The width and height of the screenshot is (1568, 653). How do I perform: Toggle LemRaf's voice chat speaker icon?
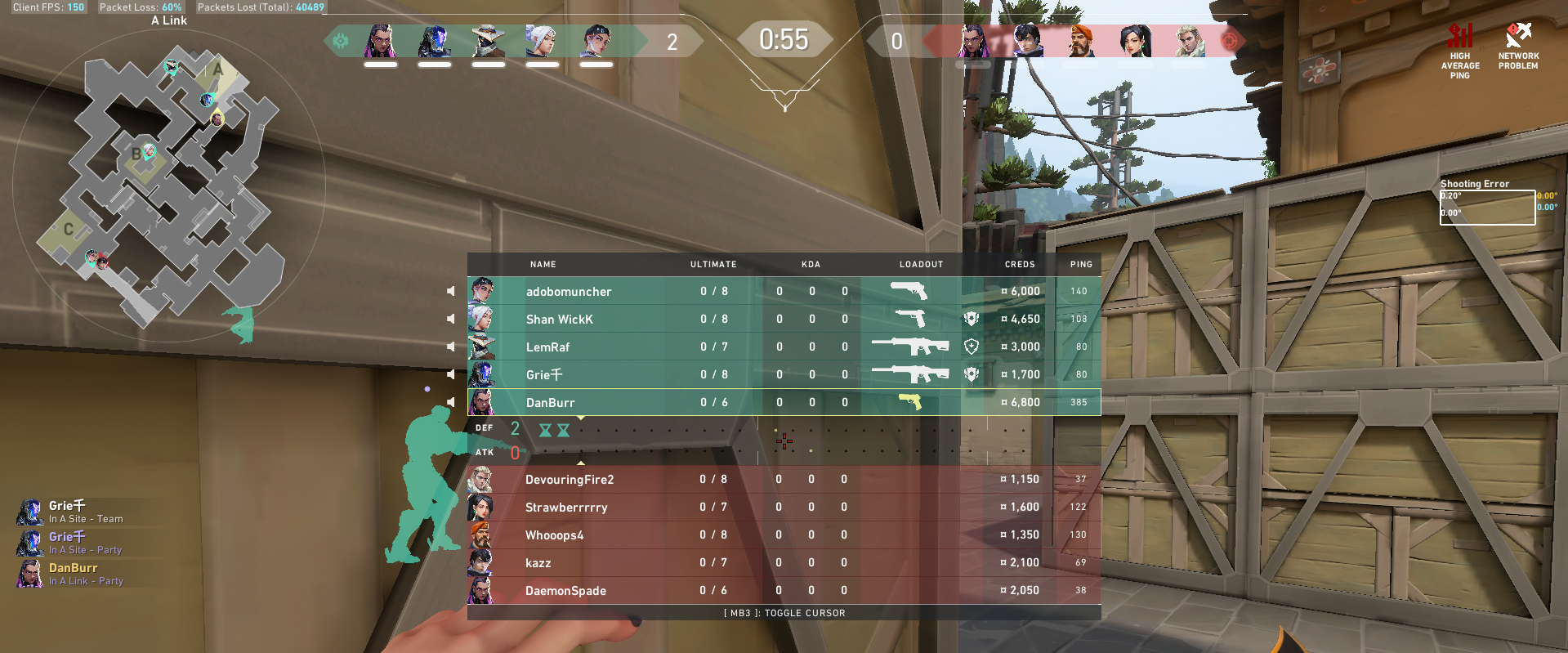(450, 346)
